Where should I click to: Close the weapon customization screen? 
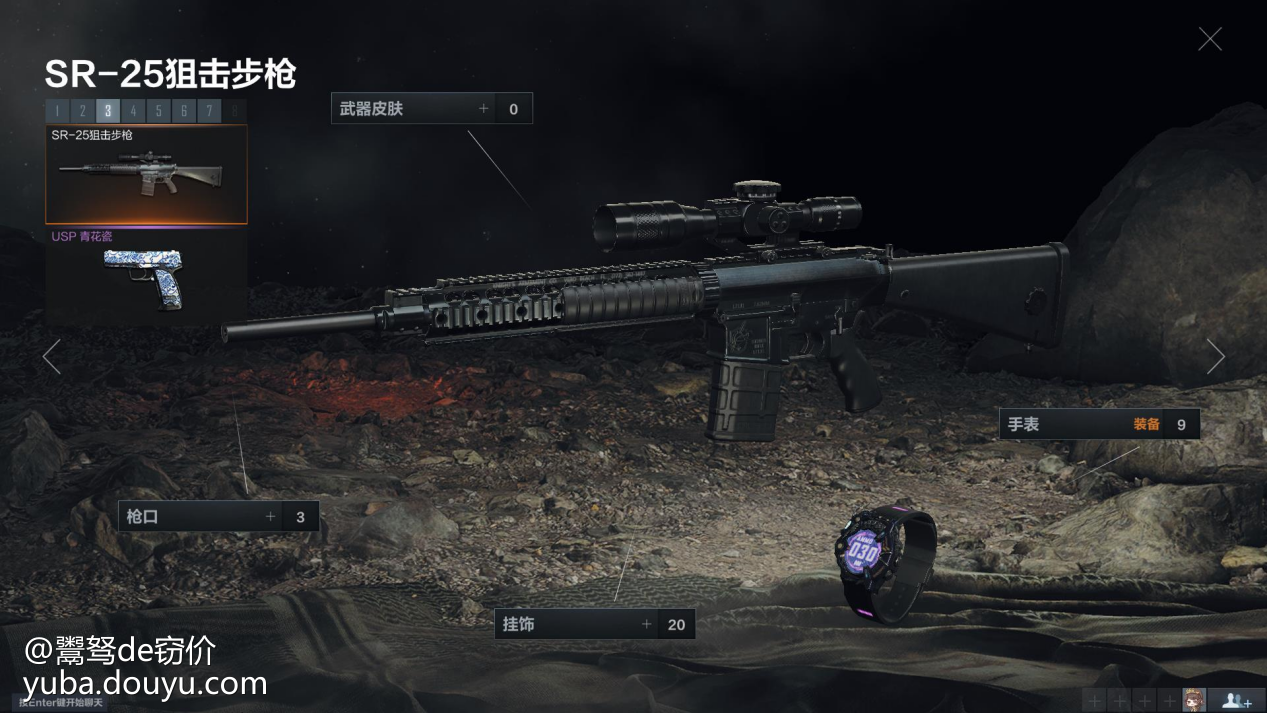tap(1210, 39)
